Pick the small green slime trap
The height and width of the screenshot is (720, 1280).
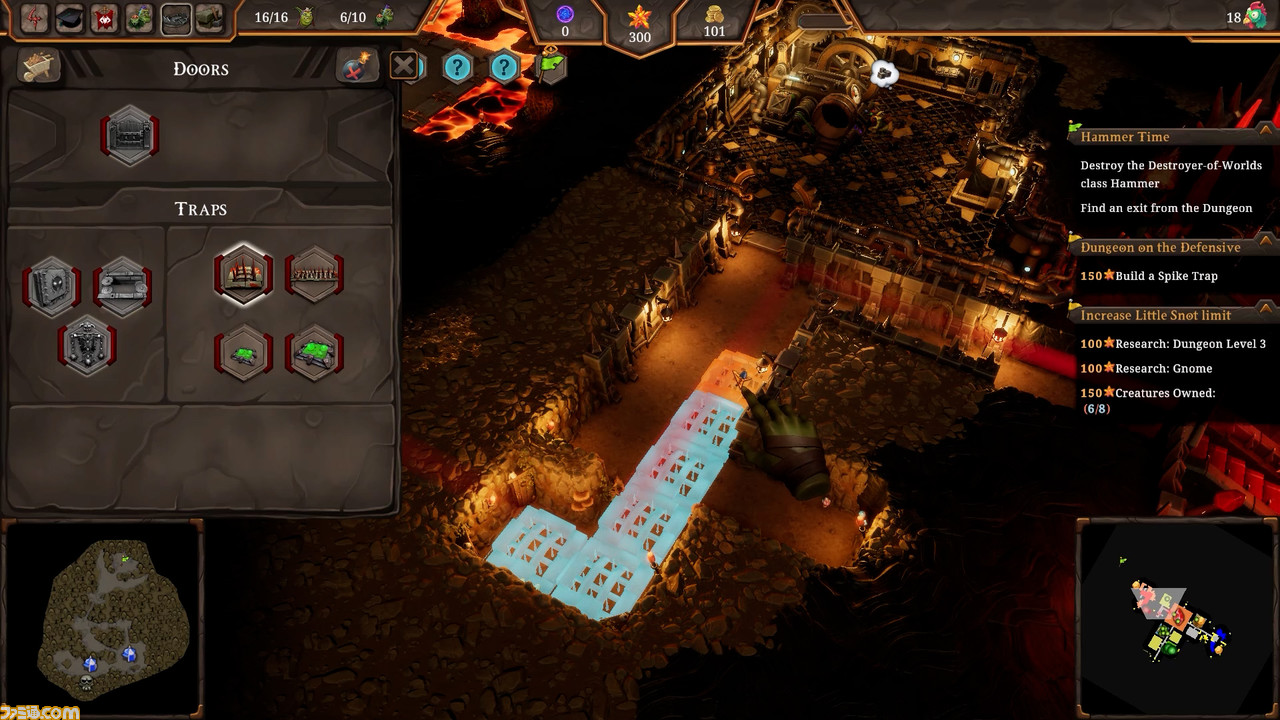coord(243,353)
